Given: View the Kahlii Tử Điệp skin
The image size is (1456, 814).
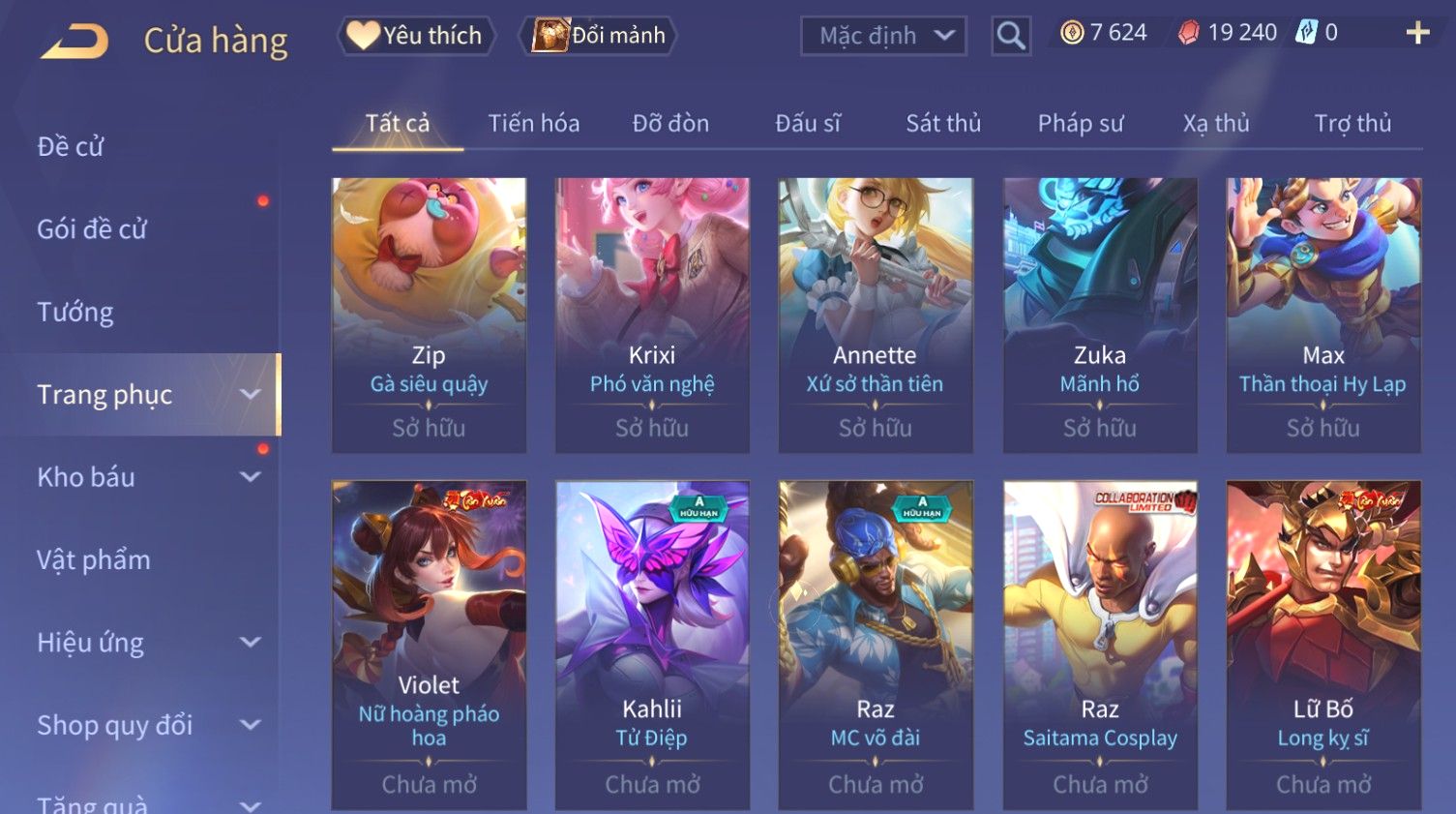Looking at the screenshot, I should point(652,644).
